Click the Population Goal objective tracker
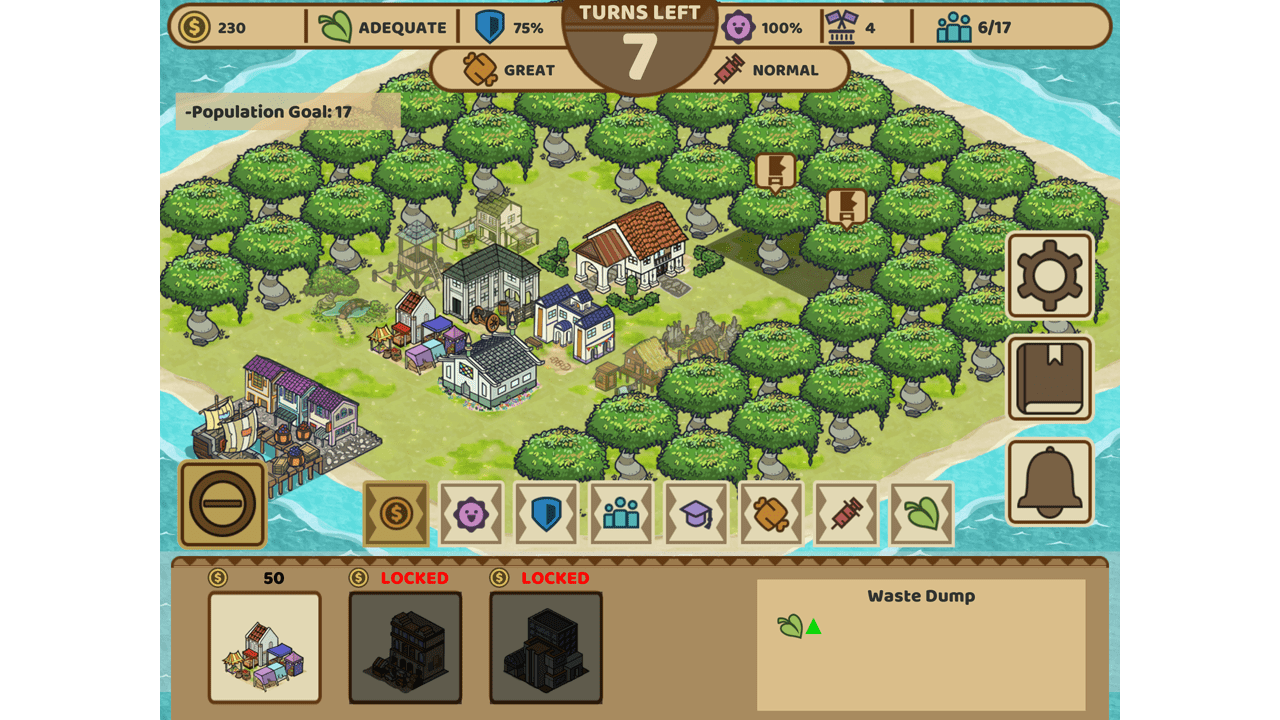 coord(288,112)
